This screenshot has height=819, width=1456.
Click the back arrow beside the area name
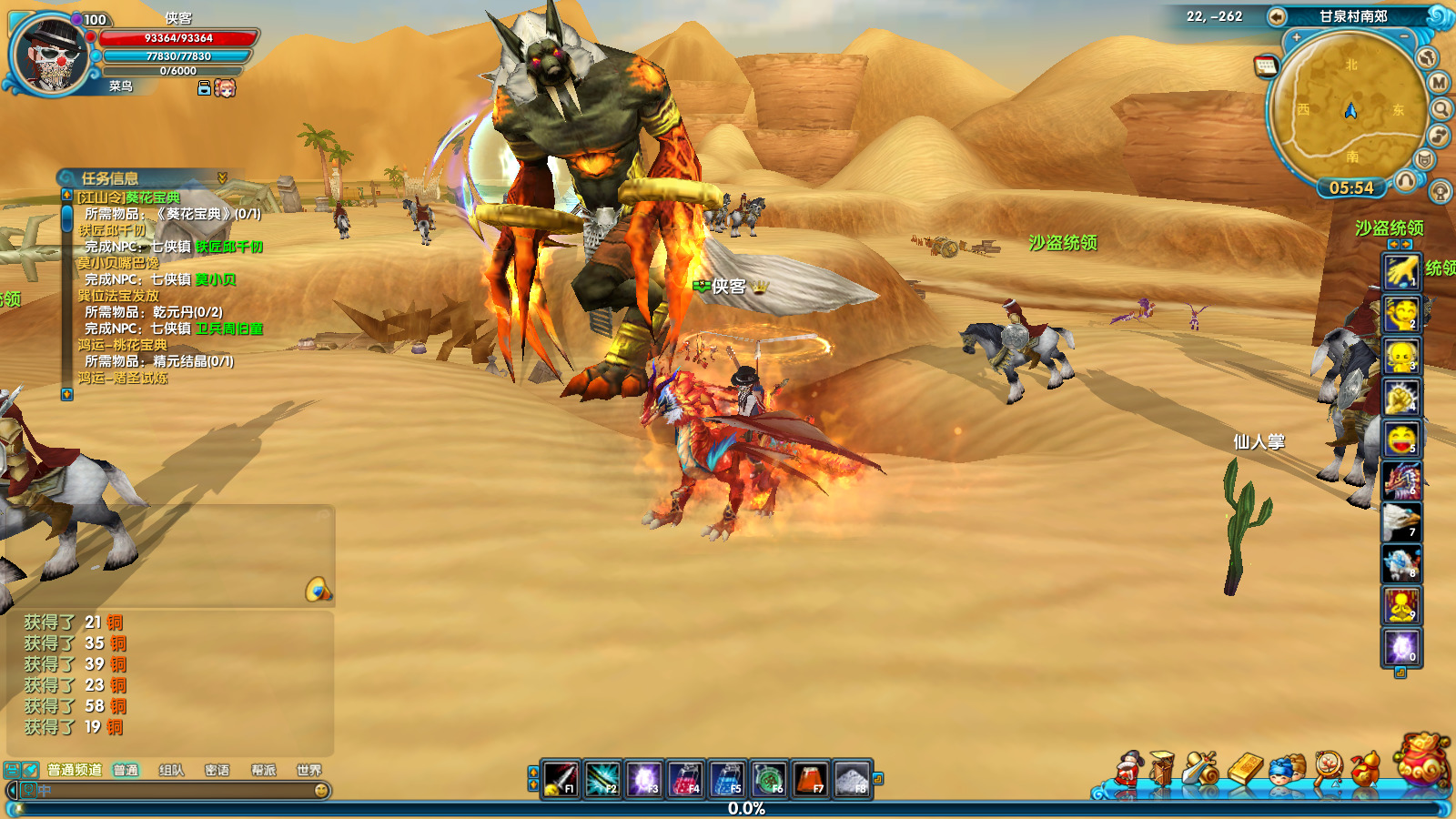[1277, 16]
